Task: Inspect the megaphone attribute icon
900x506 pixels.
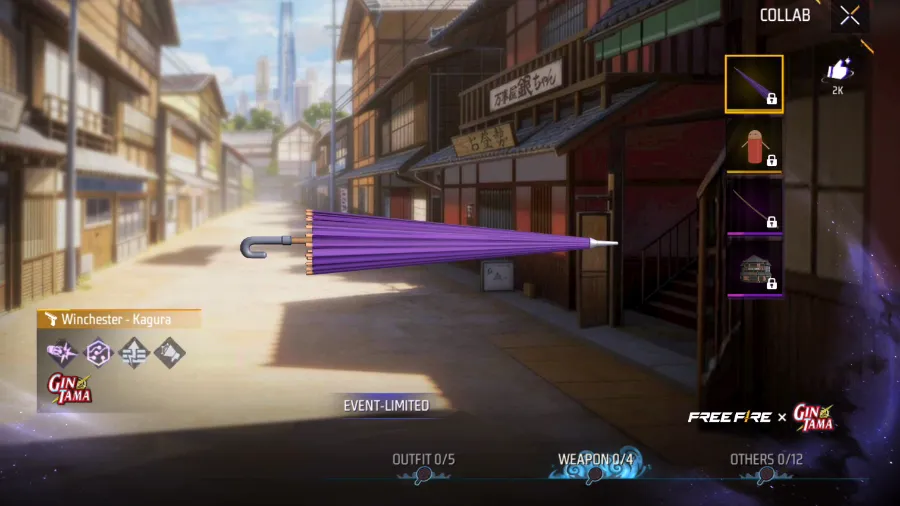Action: coord(170,352)
